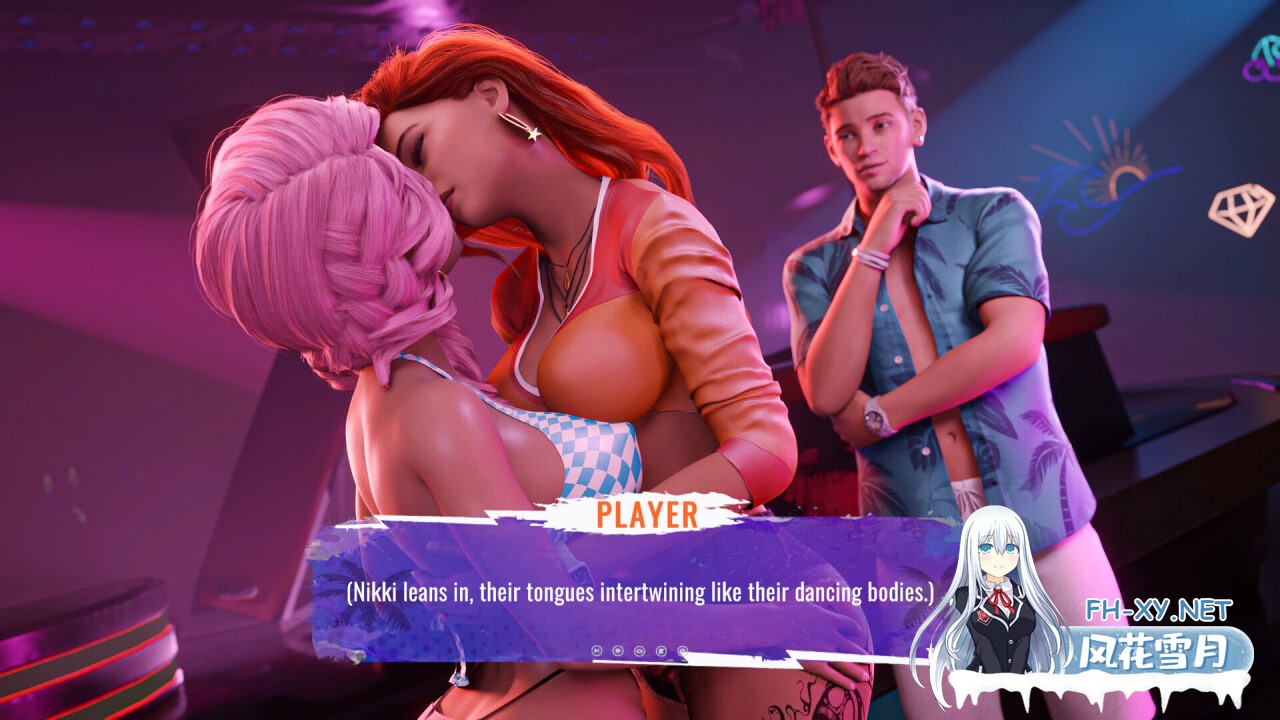This screenshot has width=1280, height=720.
Task: Click the rightmost round icon in the dialogue bar
Action: click(x=682, y=650)
